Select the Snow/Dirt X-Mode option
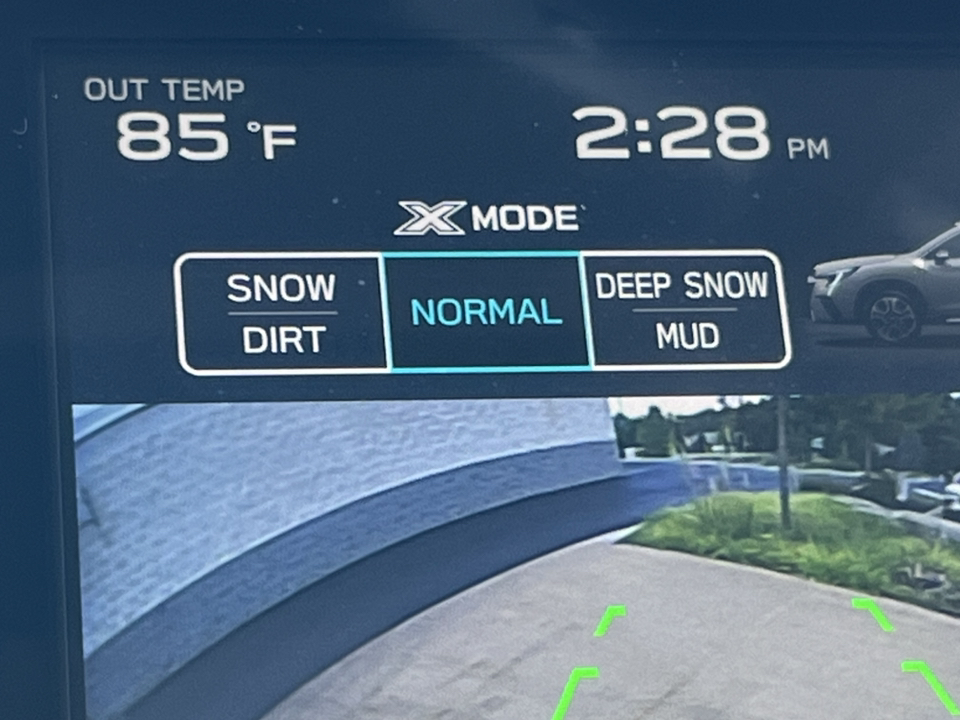The width and height of the screenshot is (960, 720). tap(281, 313)
